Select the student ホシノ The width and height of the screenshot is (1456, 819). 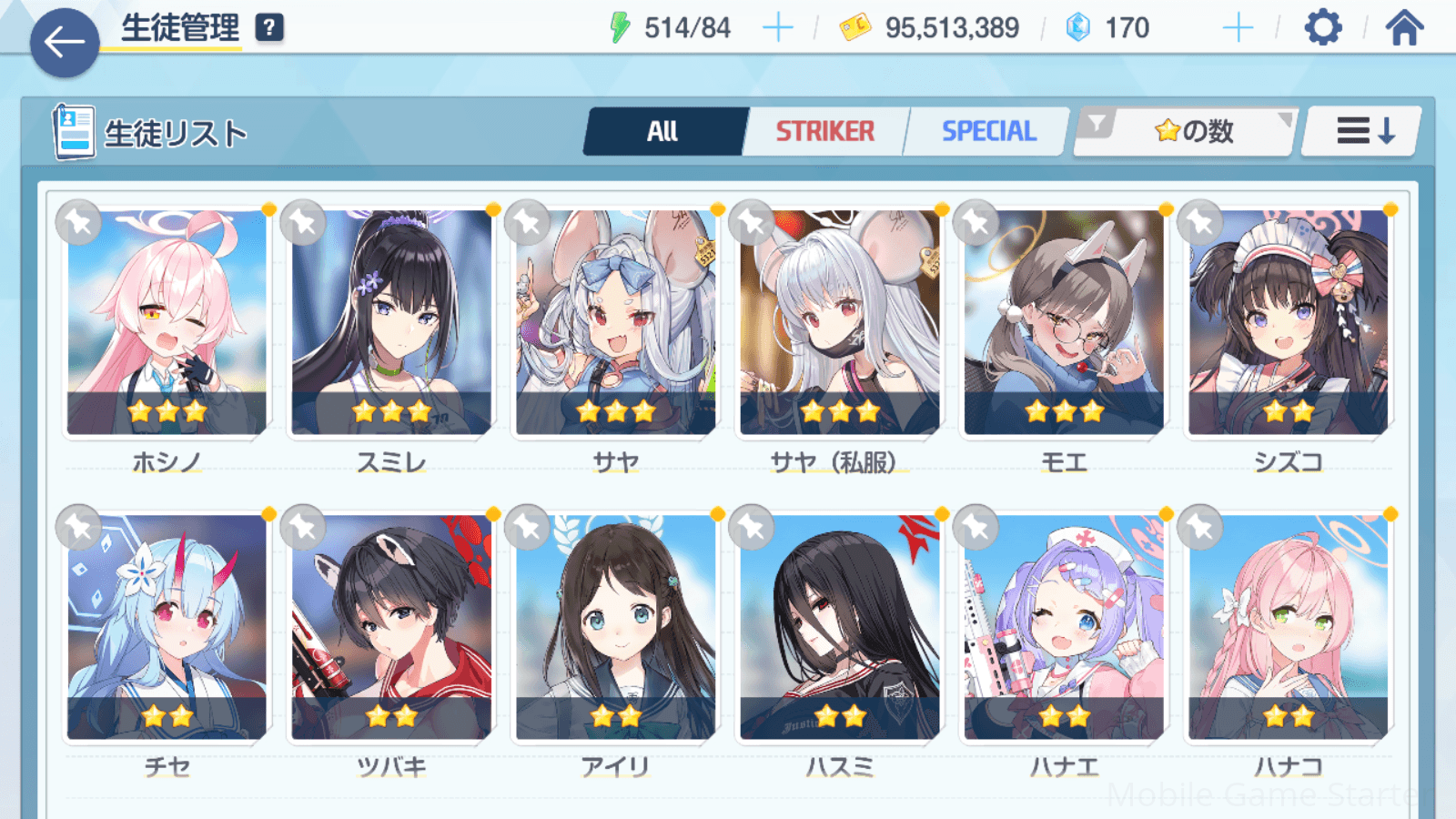point(167,323)
